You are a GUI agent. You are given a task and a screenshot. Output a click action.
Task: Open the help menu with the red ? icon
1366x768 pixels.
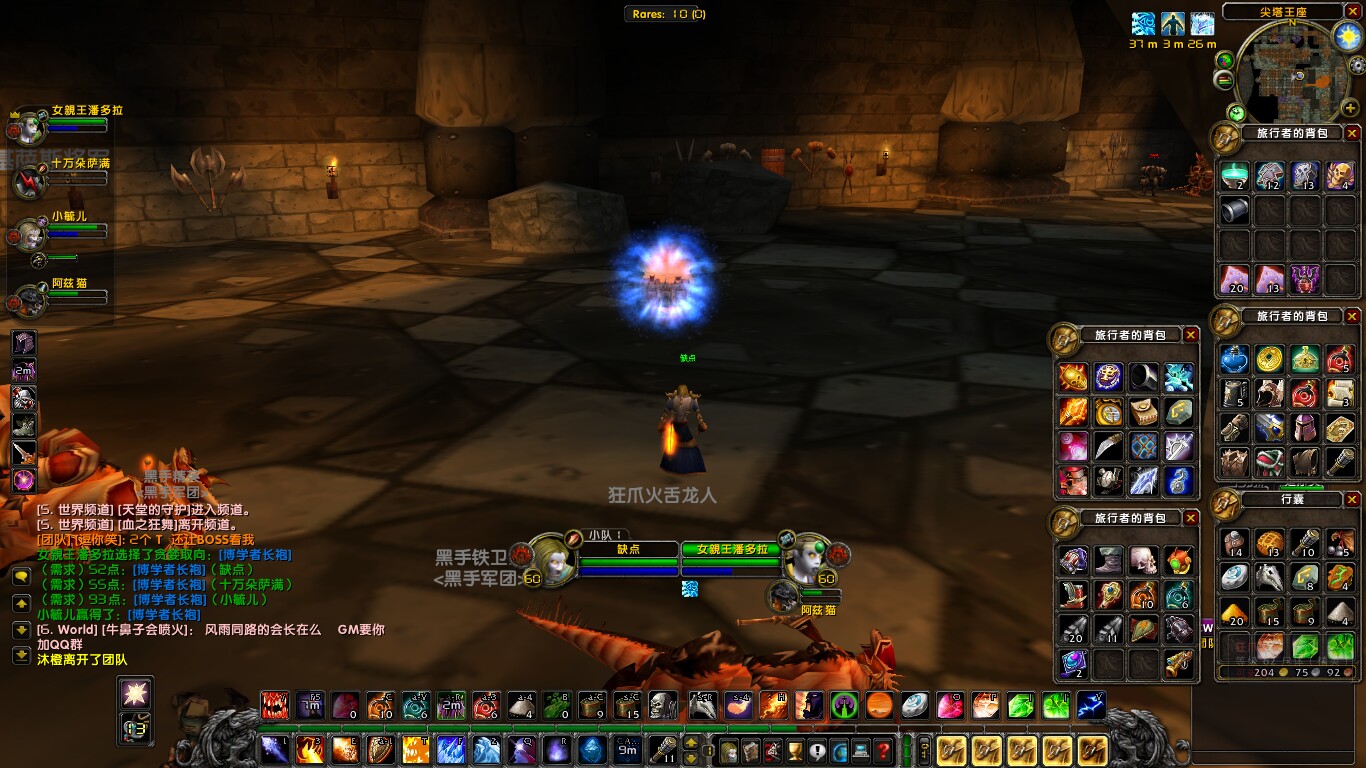coord(884,749)
